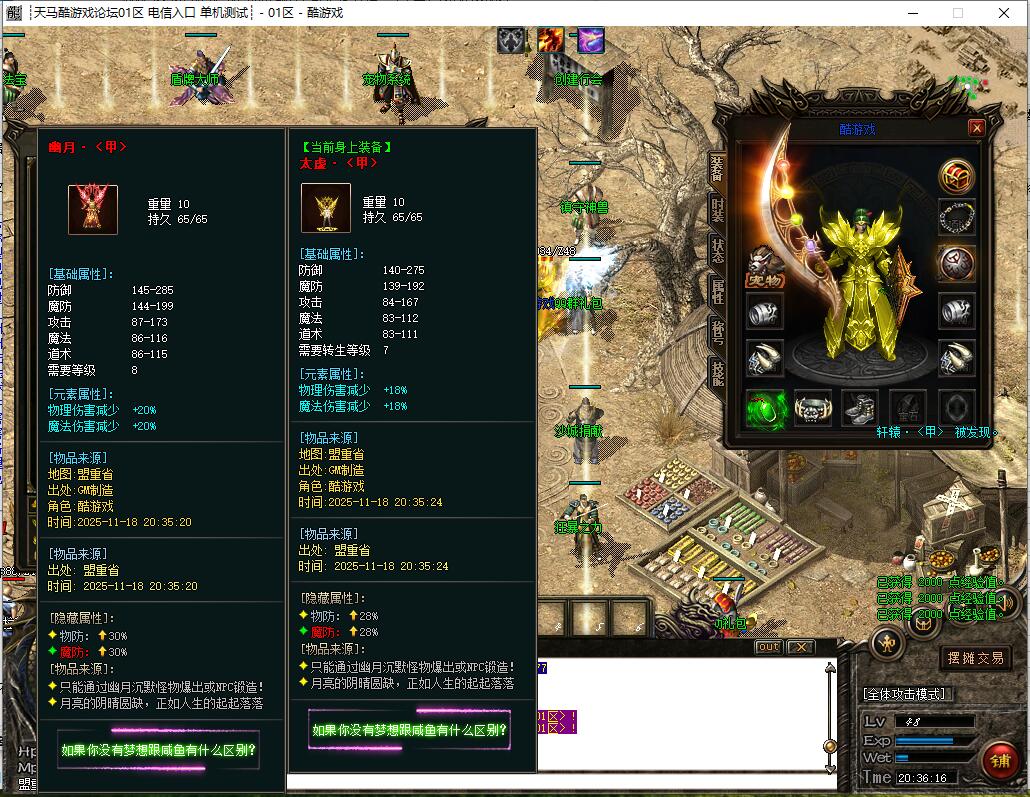Select the round red-rune medal slot
This screenshot has width=1030, height=797.
956,263
